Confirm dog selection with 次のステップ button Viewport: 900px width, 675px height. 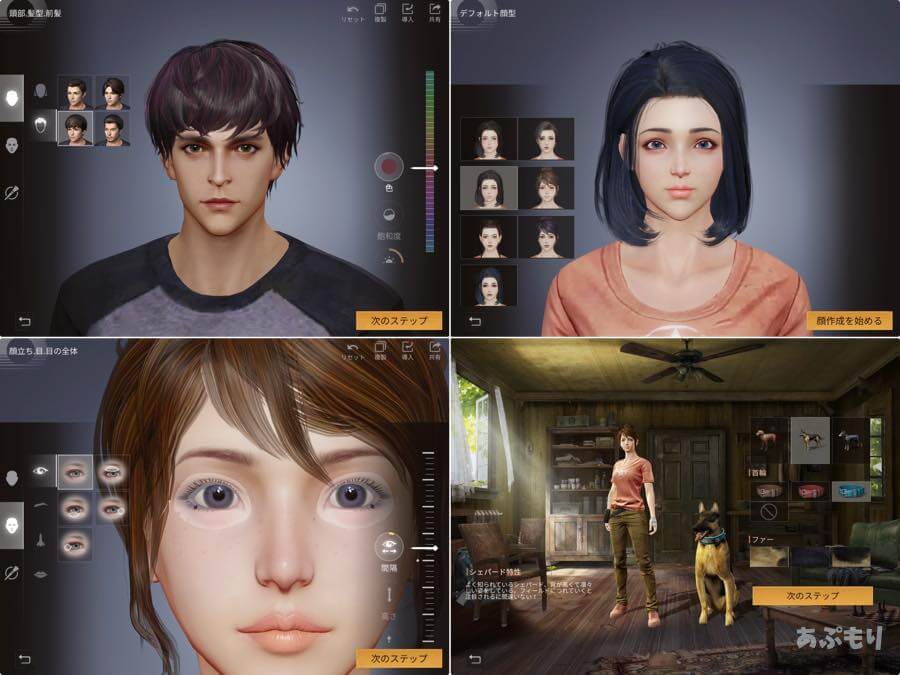point(812,595)
